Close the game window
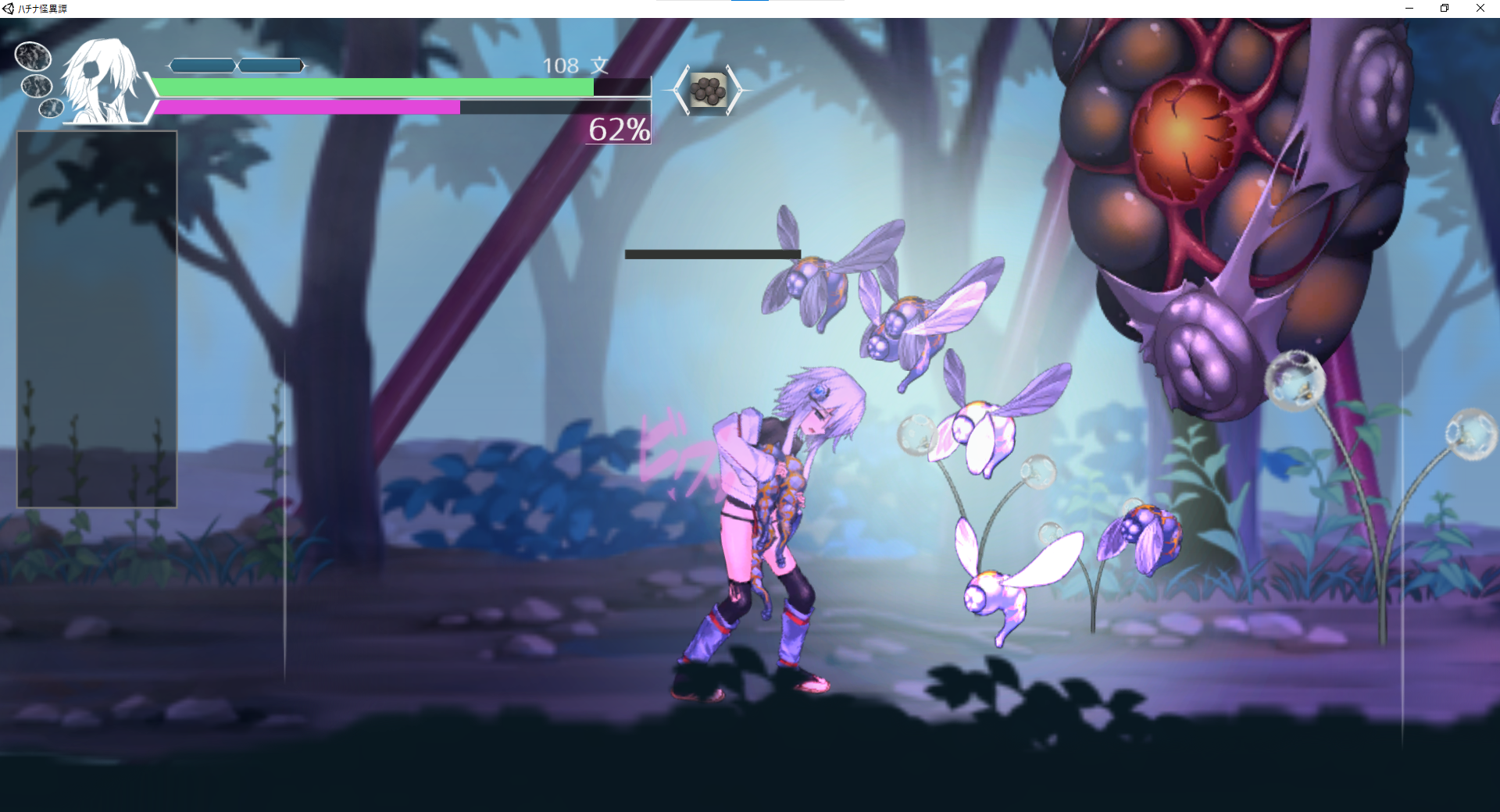 pyautogui.click(x=1480, y=9)
